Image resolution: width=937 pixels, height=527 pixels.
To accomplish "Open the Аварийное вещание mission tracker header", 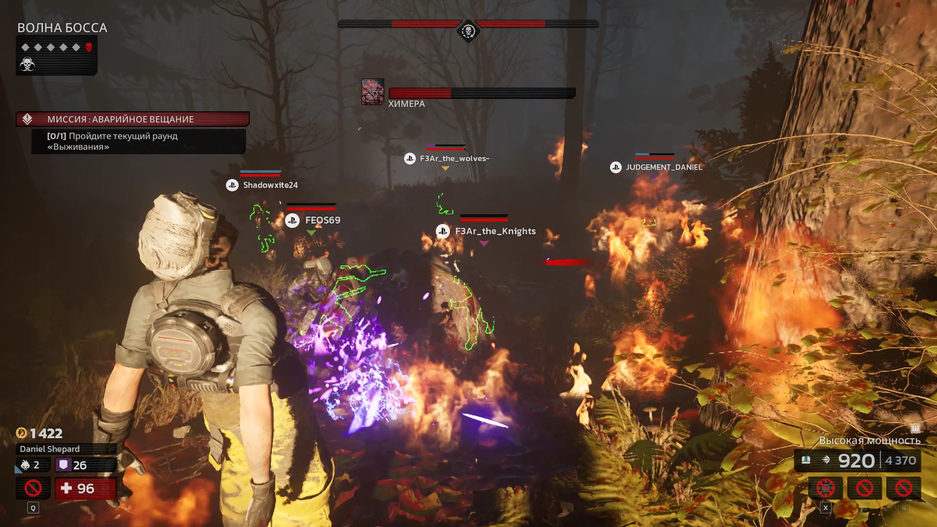I will tap(132, 119).
